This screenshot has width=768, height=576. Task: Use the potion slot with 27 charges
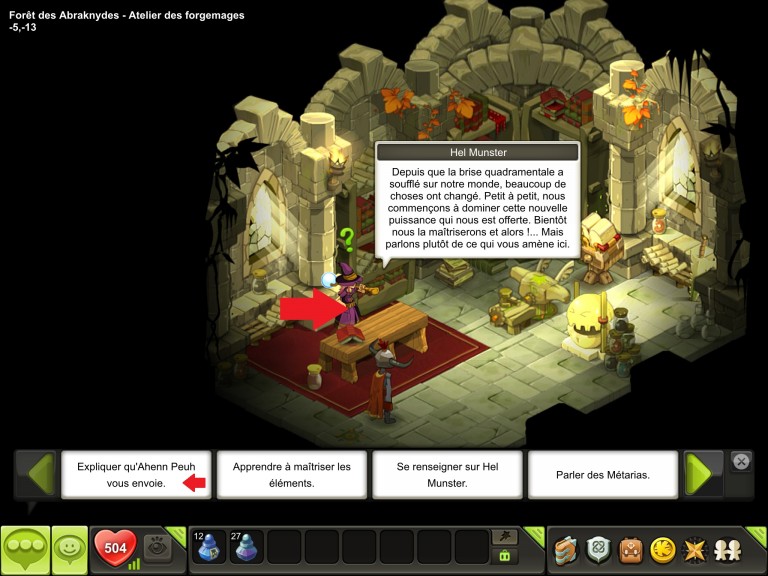246,547
